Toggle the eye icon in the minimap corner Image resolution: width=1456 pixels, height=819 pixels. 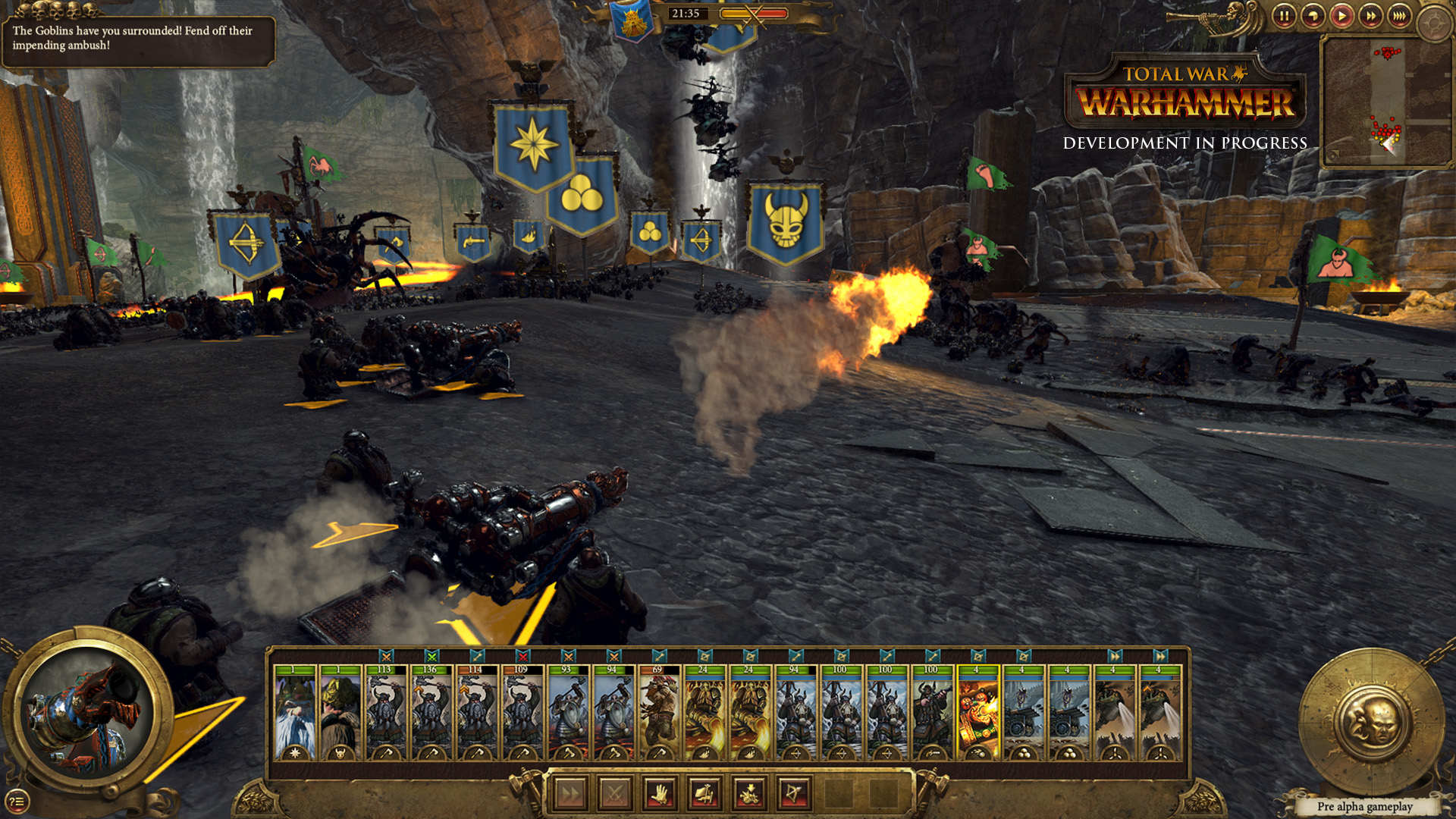[1332, 155]
